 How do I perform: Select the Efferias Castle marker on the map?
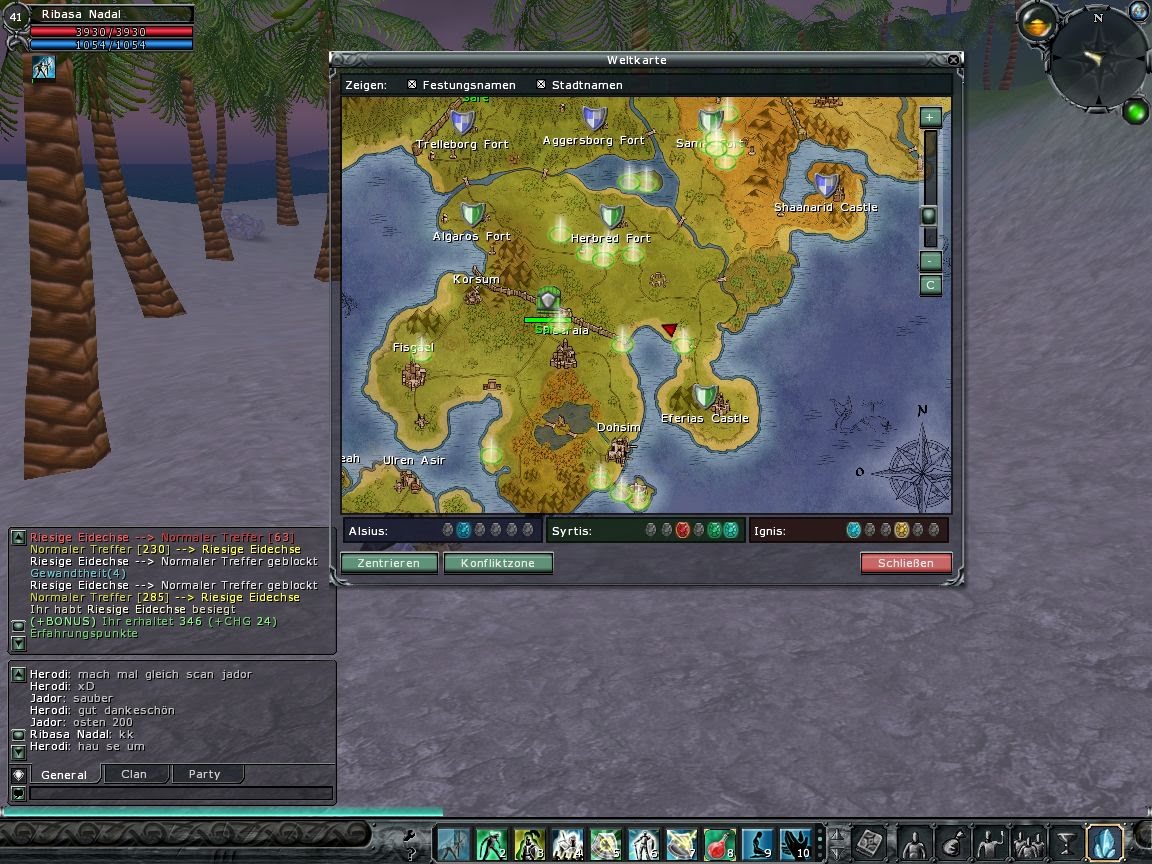point(705,397)
